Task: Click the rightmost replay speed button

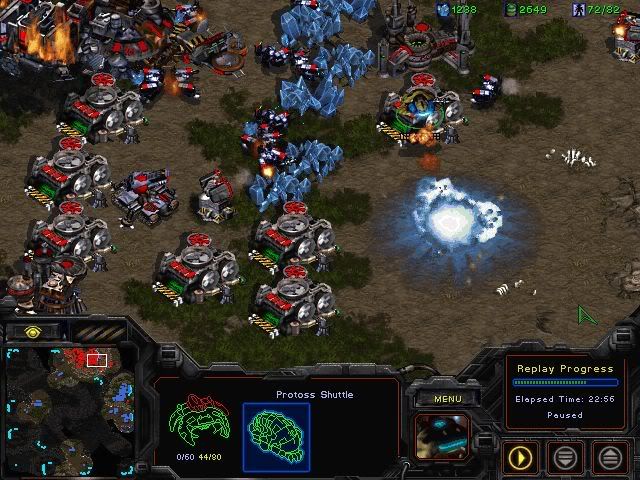Action: coord(610,458)
